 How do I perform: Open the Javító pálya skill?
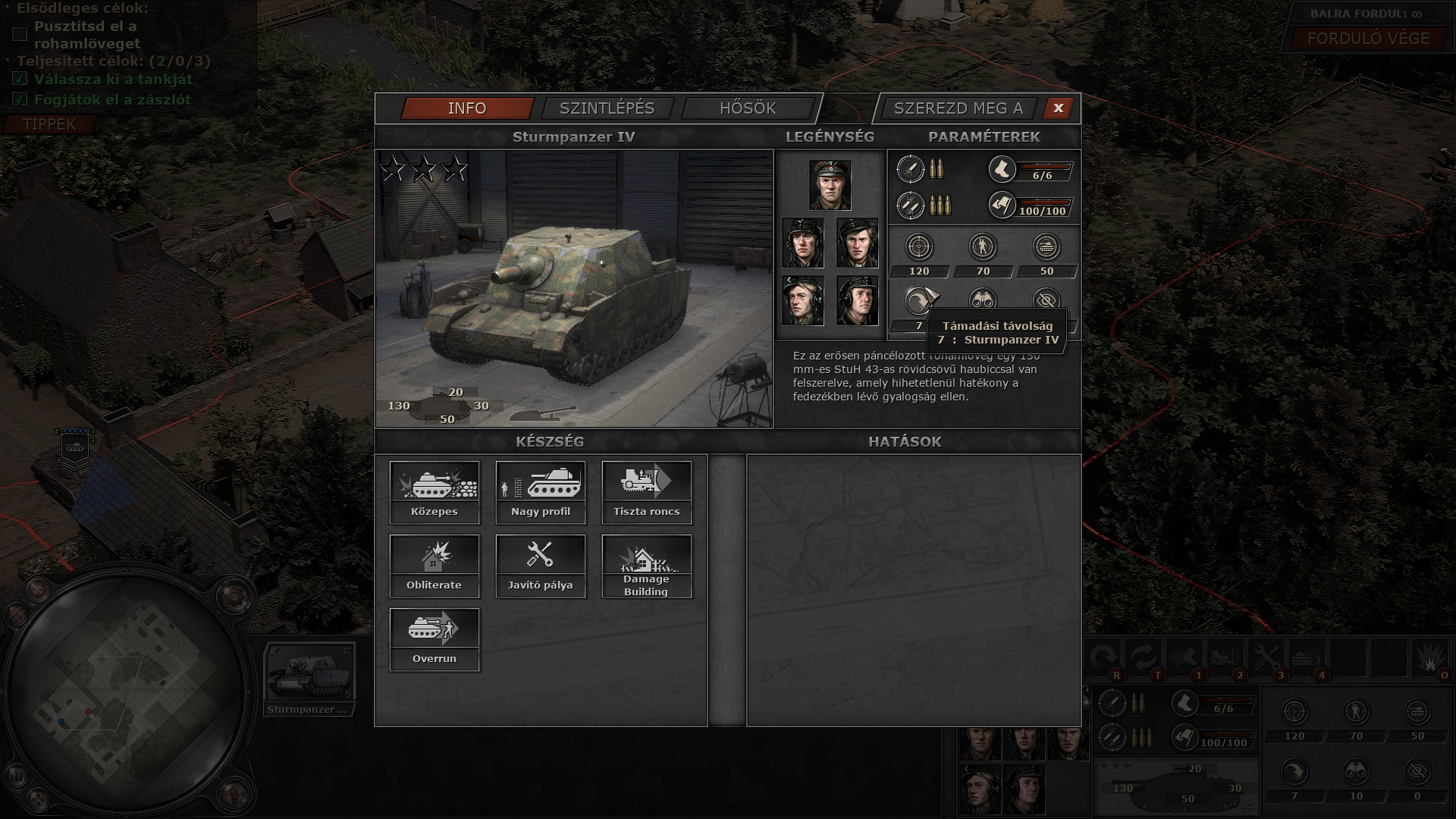click(541, 565)
